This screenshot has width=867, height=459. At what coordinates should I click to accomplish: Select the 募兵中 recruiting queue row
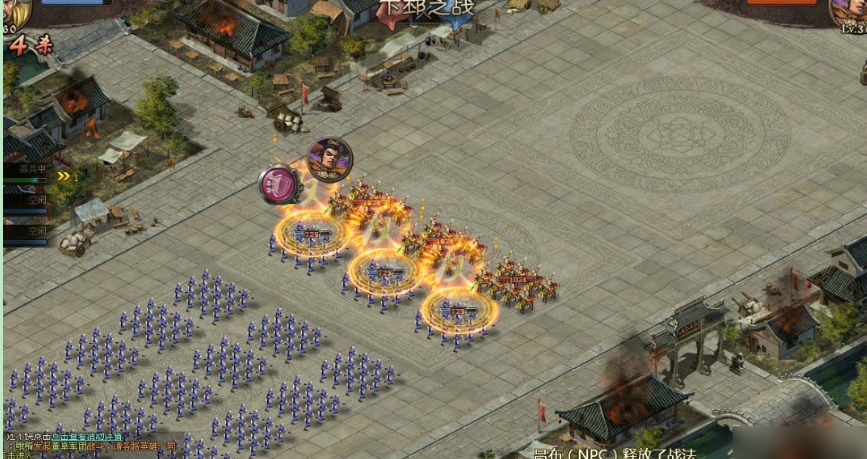click(26, 172)
